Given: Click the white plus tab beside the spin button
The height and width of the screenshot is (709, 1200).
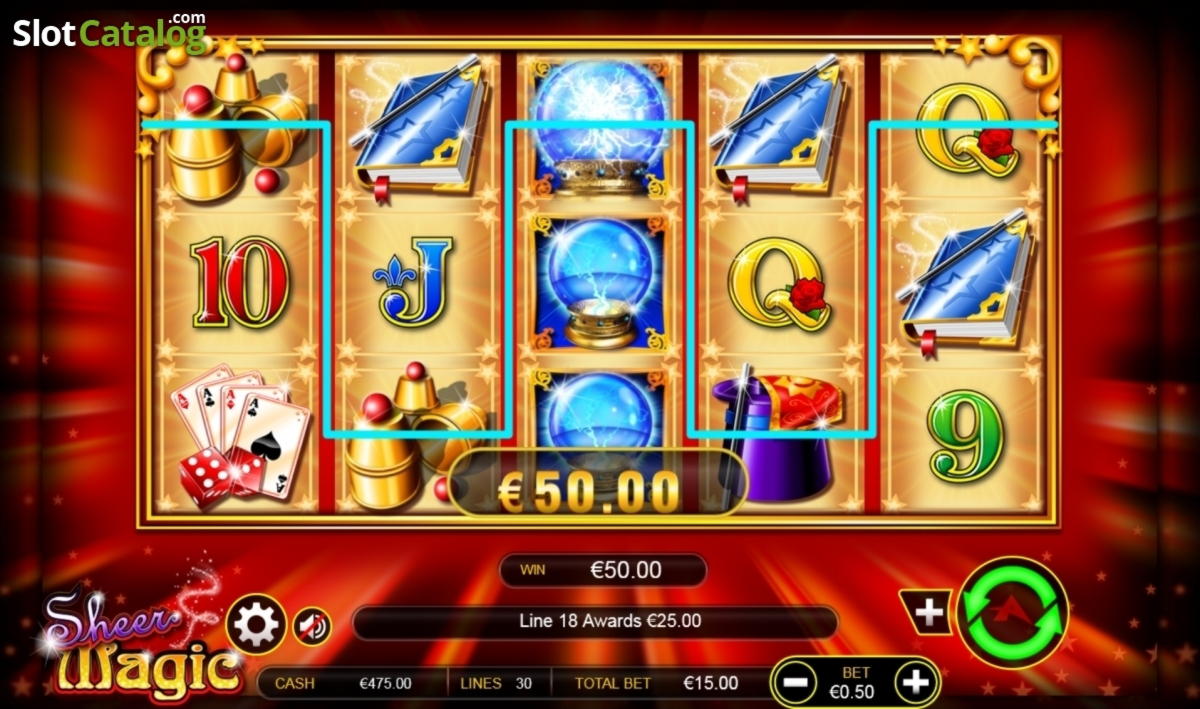Looking at the screenshot, I should pos(928,611).
